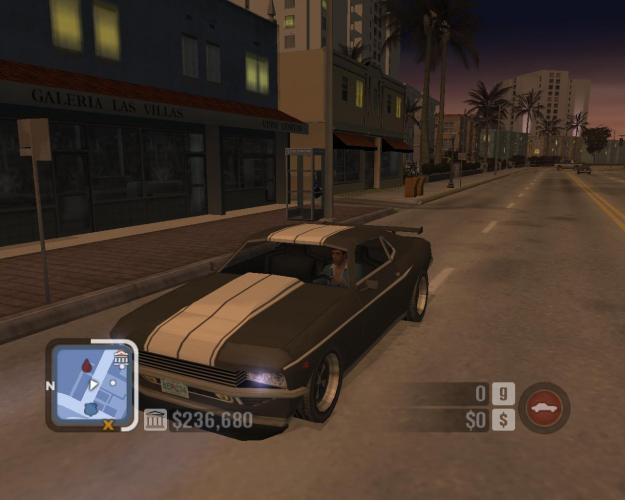The width and height of the screenshot is (625, 500).
Task: Click the orange X marker on minimap edge
Action: [108, 424]
